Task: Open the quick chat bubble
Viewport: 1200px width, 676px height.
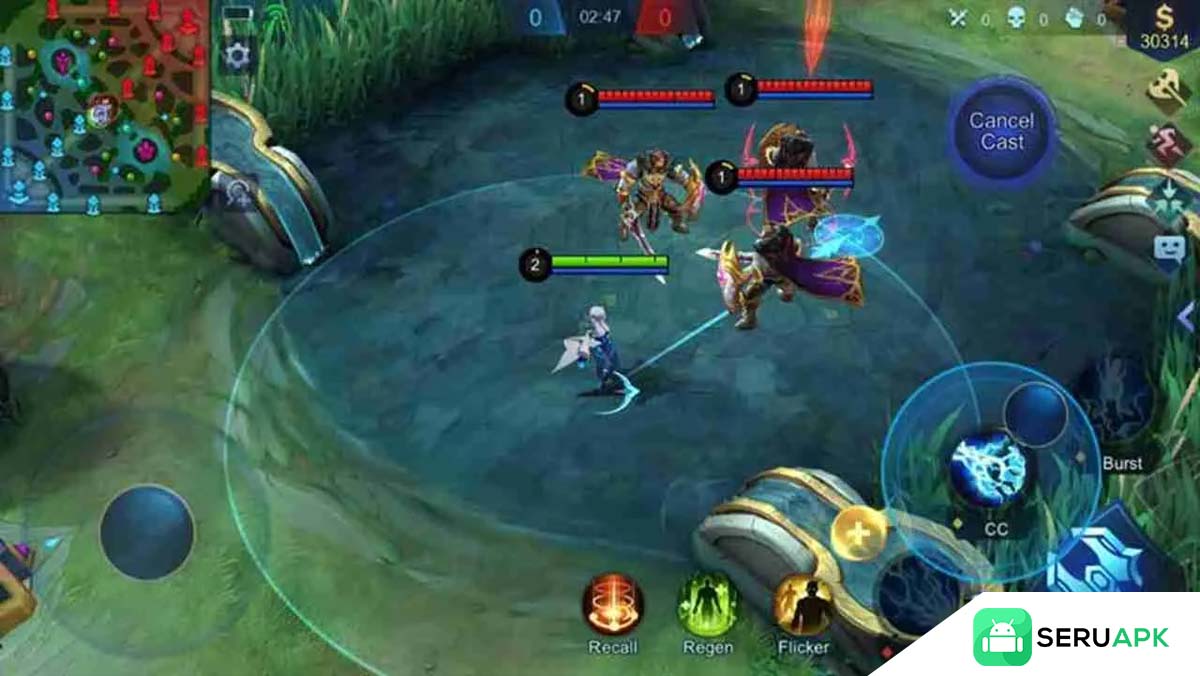Action: tap(1168, 250)
